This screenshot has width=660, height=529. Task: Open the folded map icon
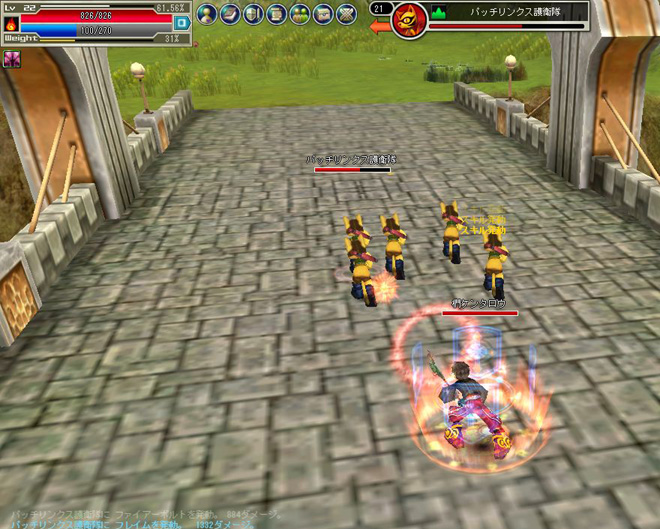(x=322, y=14)
